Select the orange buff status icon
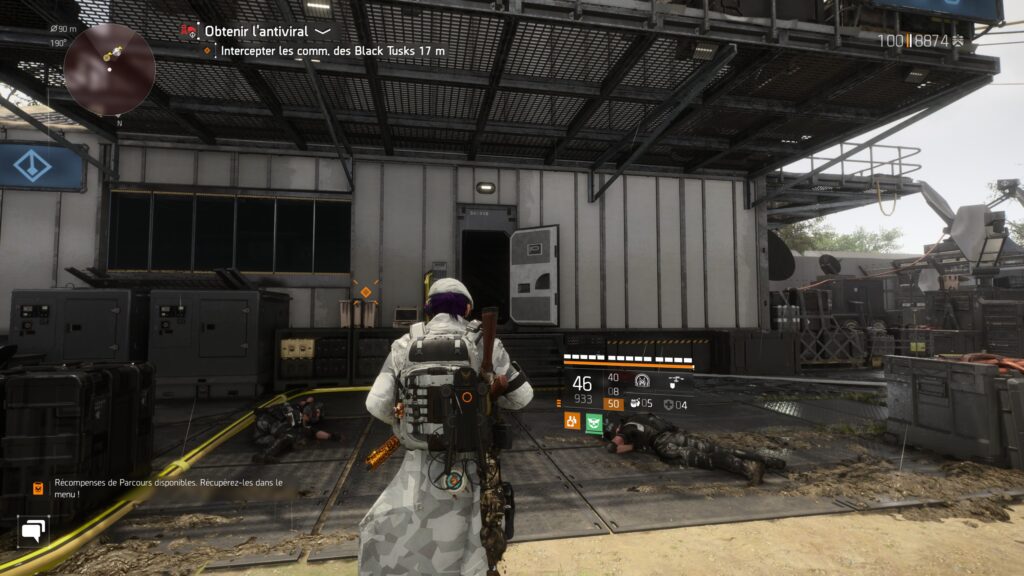The width and height of the screenshot is (1024, 576). [x=572, y=423]
